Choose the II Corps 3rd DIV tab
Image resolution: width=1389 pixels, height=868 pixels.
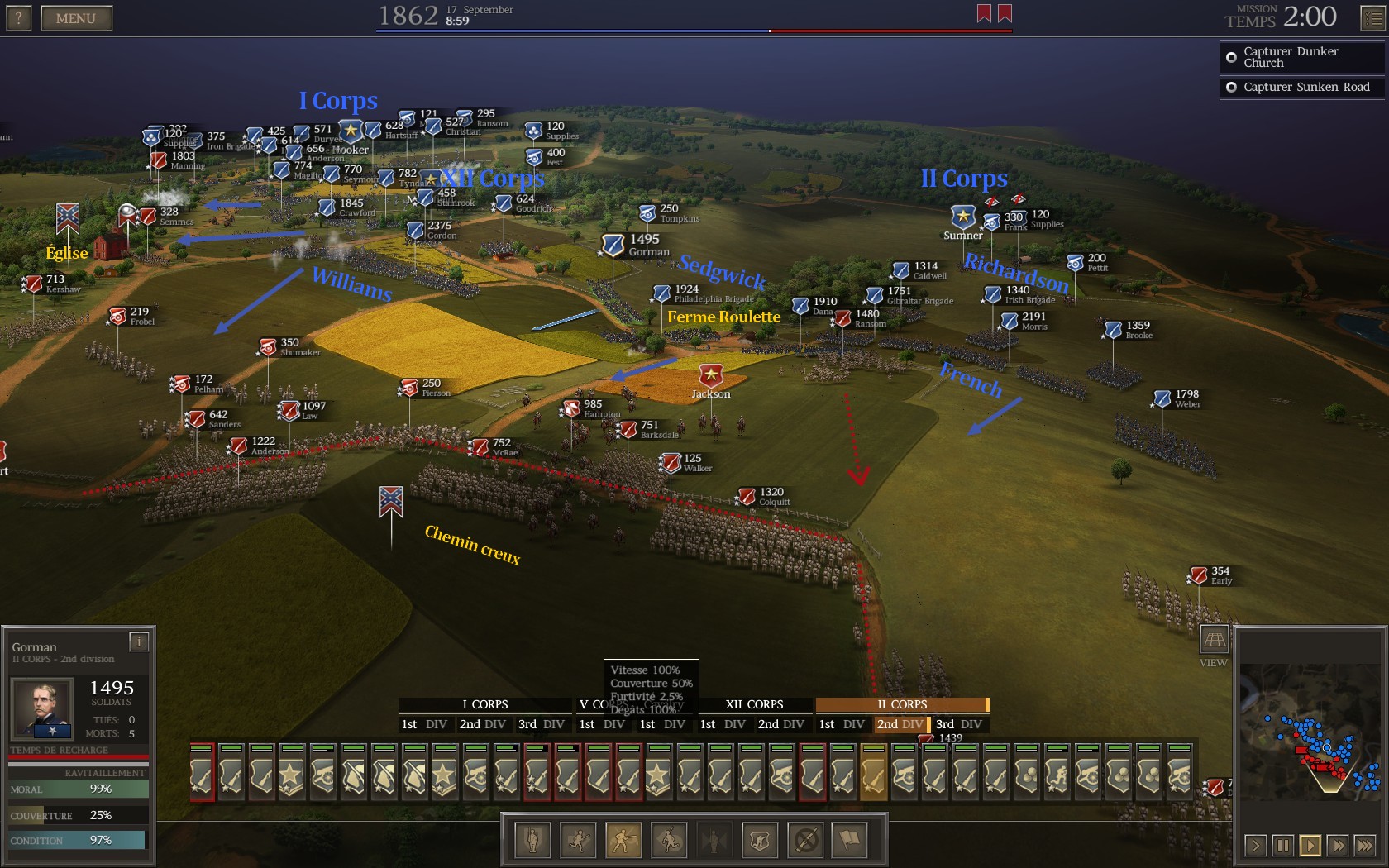pyautogui.click(x=958, y=724)
